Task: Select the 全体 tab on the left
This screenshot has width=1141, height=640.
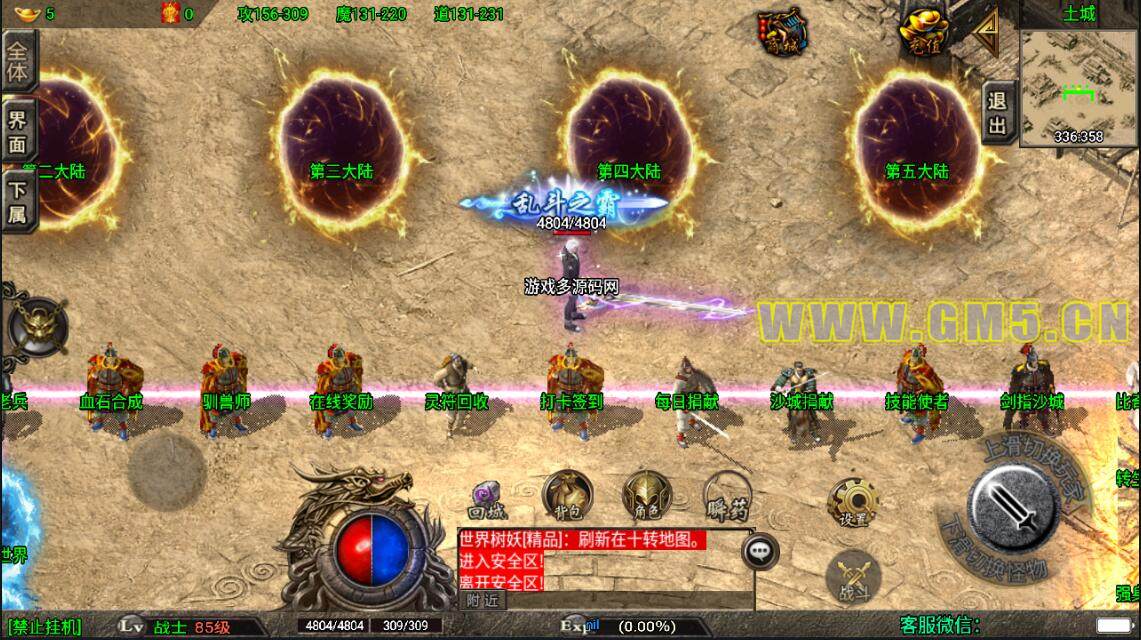Action: tap(18, 60)
